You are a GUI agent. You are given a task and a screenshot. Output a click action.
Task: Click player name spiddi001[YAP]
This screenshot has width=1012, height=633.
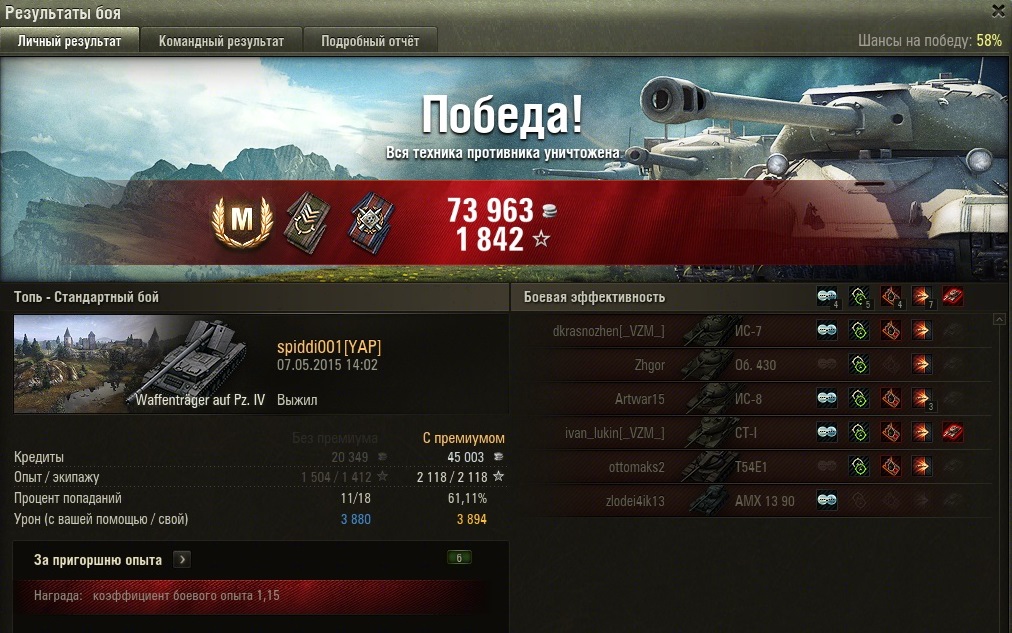point(328,347)
